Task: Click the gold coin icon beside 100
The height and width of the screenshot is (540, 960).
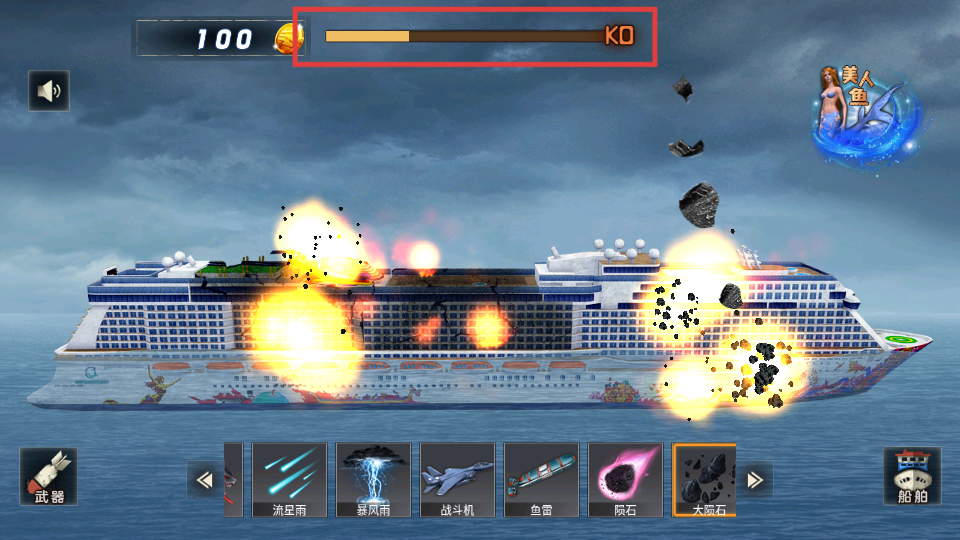Action: coord(289,39)
